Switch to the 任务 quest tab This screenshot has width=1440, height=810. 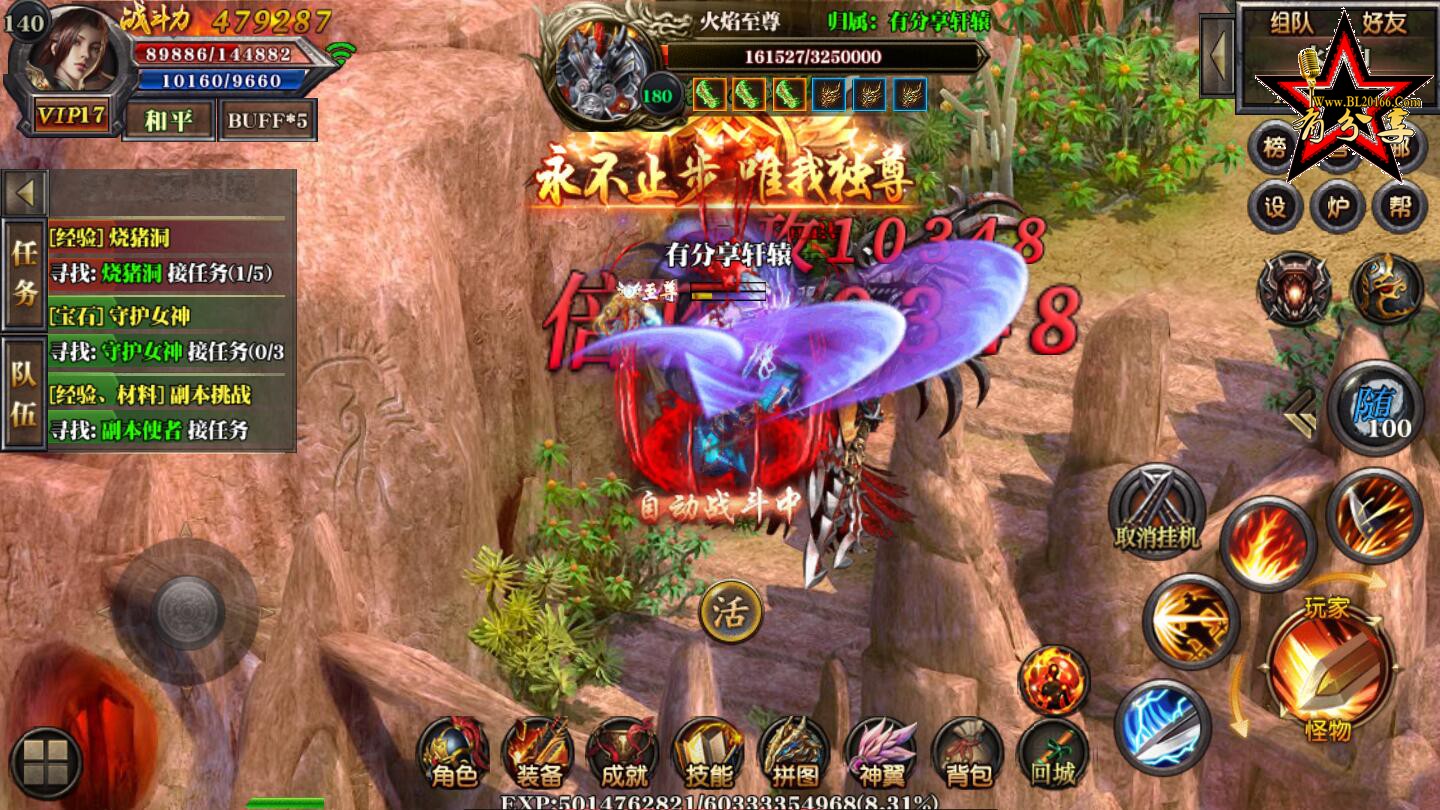pyautogui.click(x=24, y=273)
